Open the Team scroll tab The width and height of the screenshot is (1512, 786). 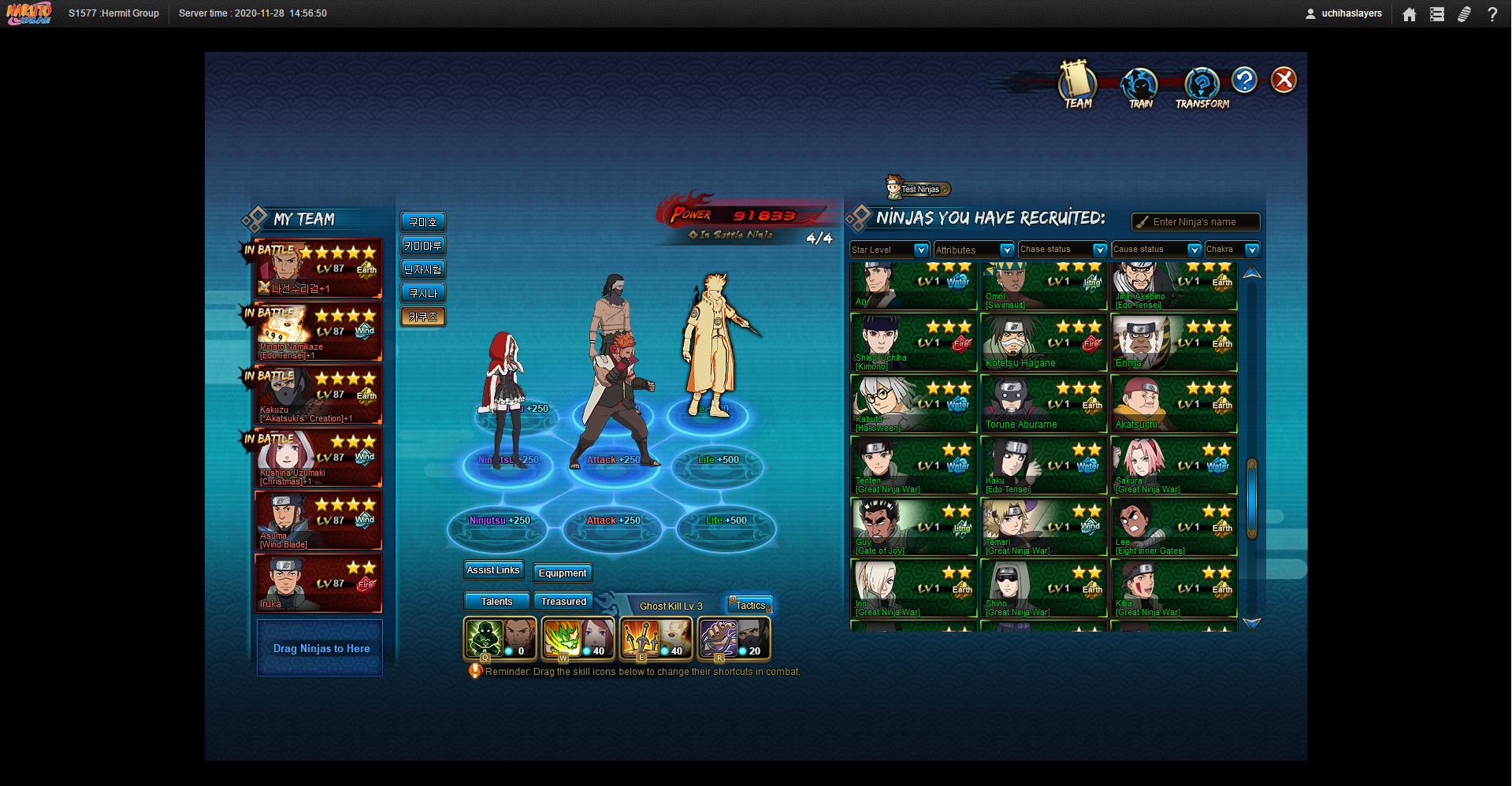tap(1077, 84)
